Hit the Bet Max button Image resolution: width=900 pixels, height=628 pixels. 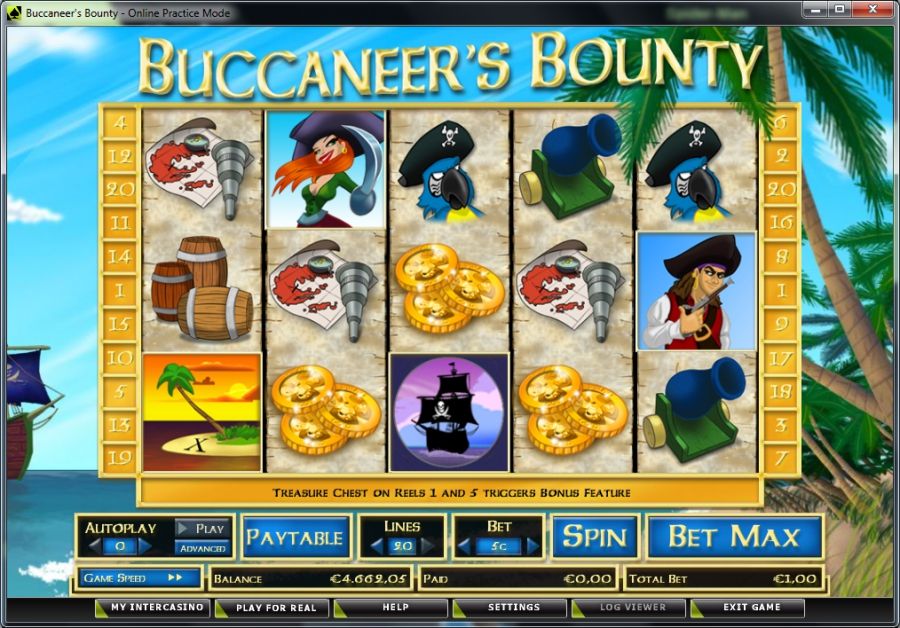(734, 536)
